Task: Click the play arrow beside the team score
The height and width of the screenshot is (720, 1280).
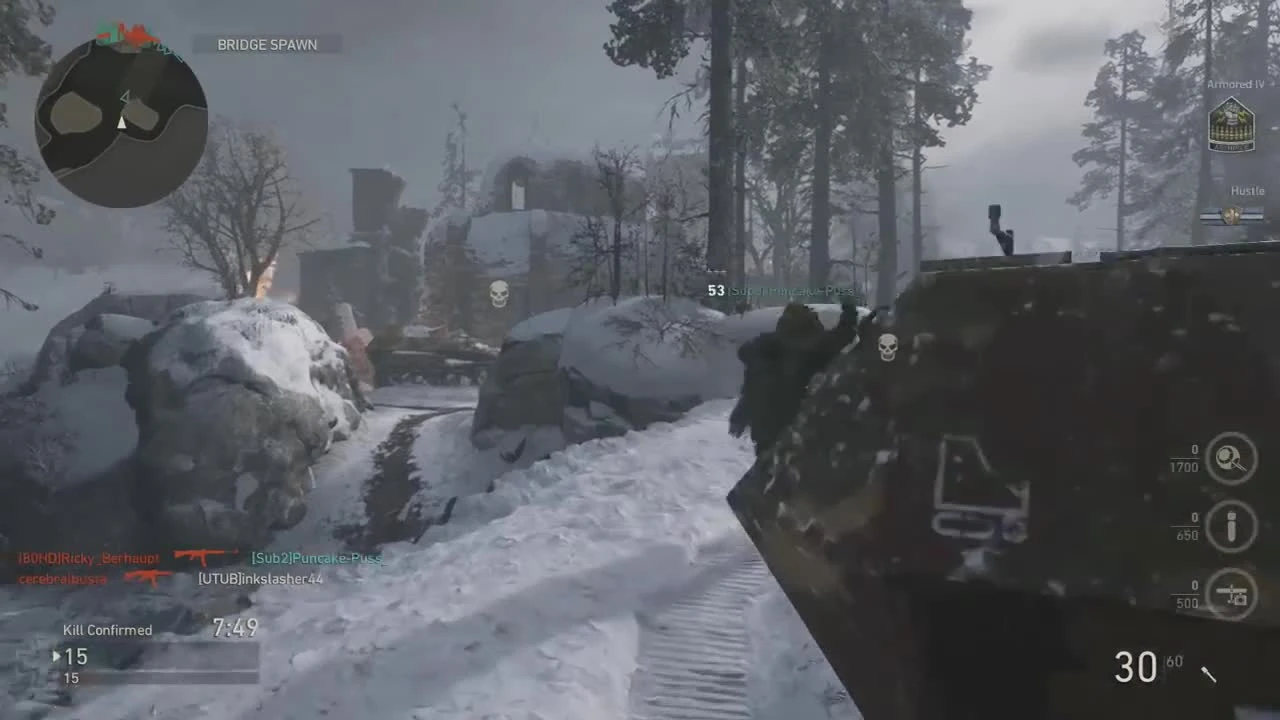Action: (56, 657)
